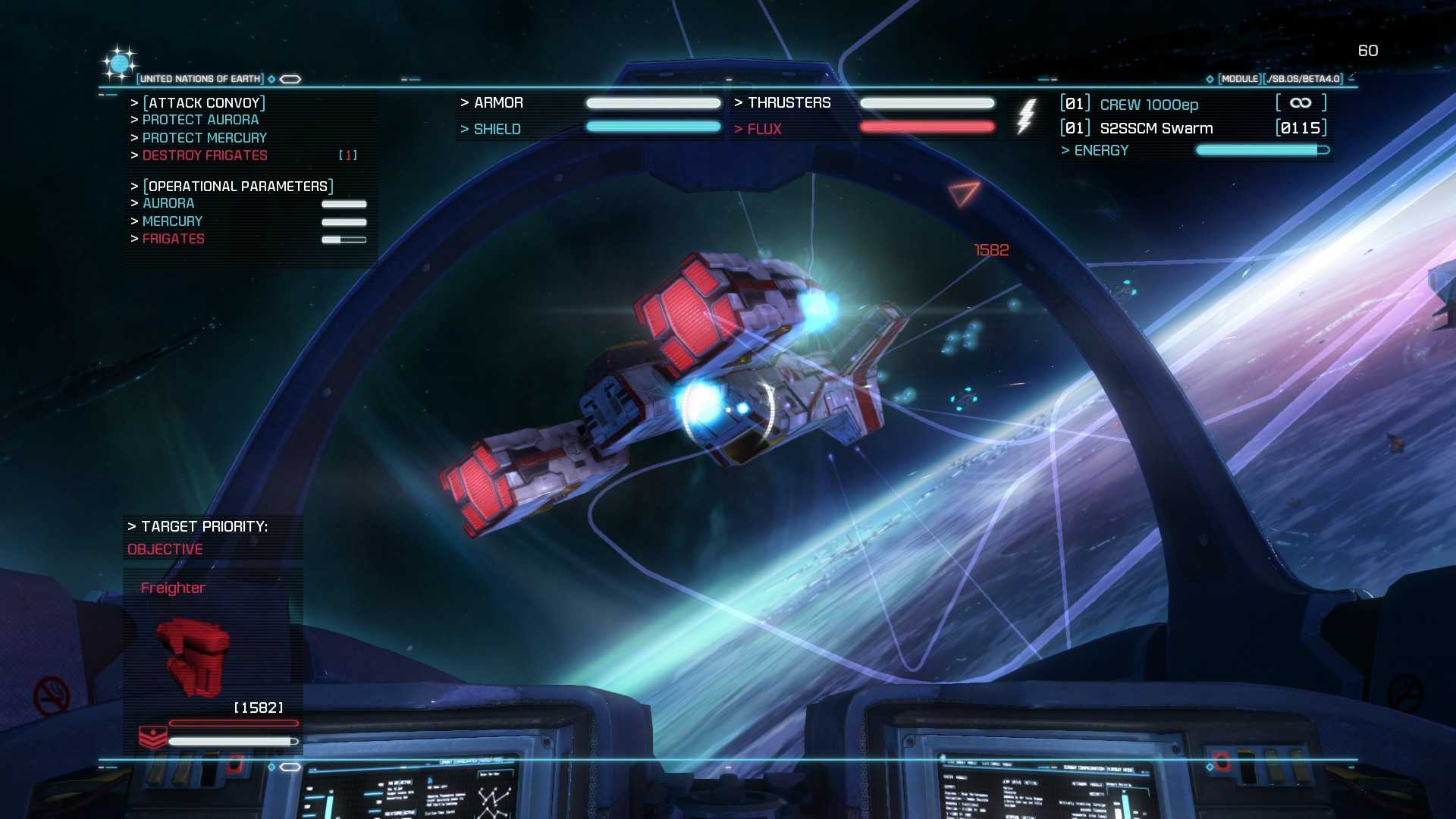Select the Protect Mercury objective
The height and width of the screenshot is (819, 1456).
tap(204, 138)
